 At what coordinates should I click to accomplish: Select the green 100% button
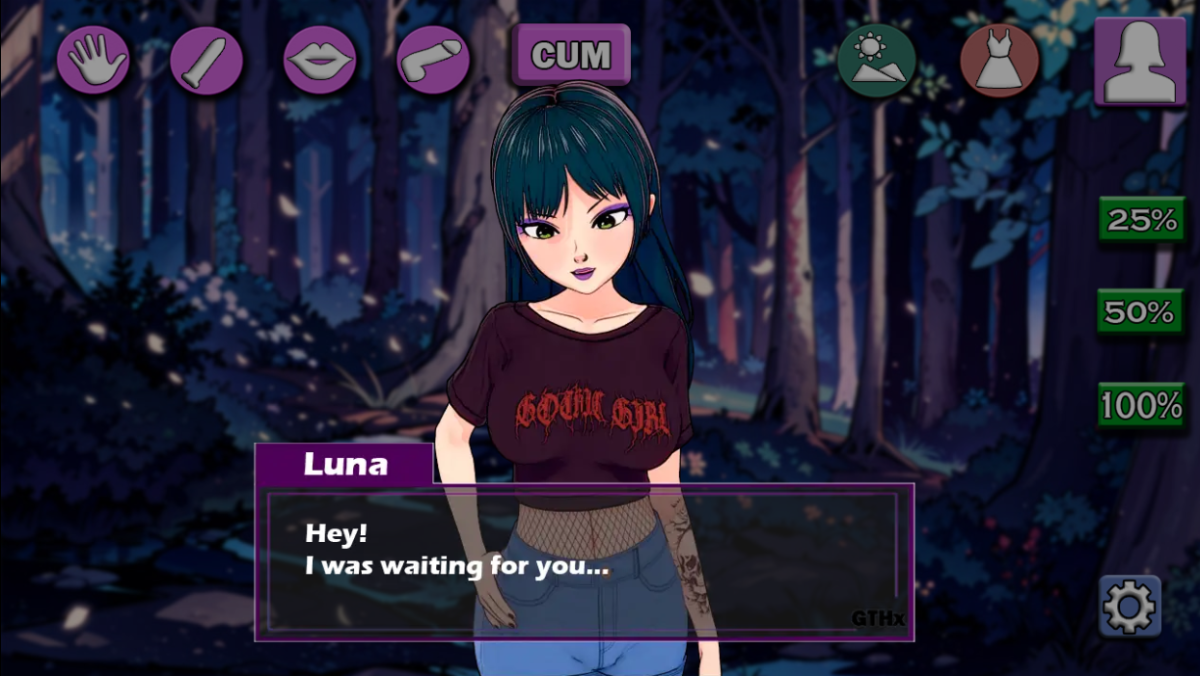(1141, 405)
